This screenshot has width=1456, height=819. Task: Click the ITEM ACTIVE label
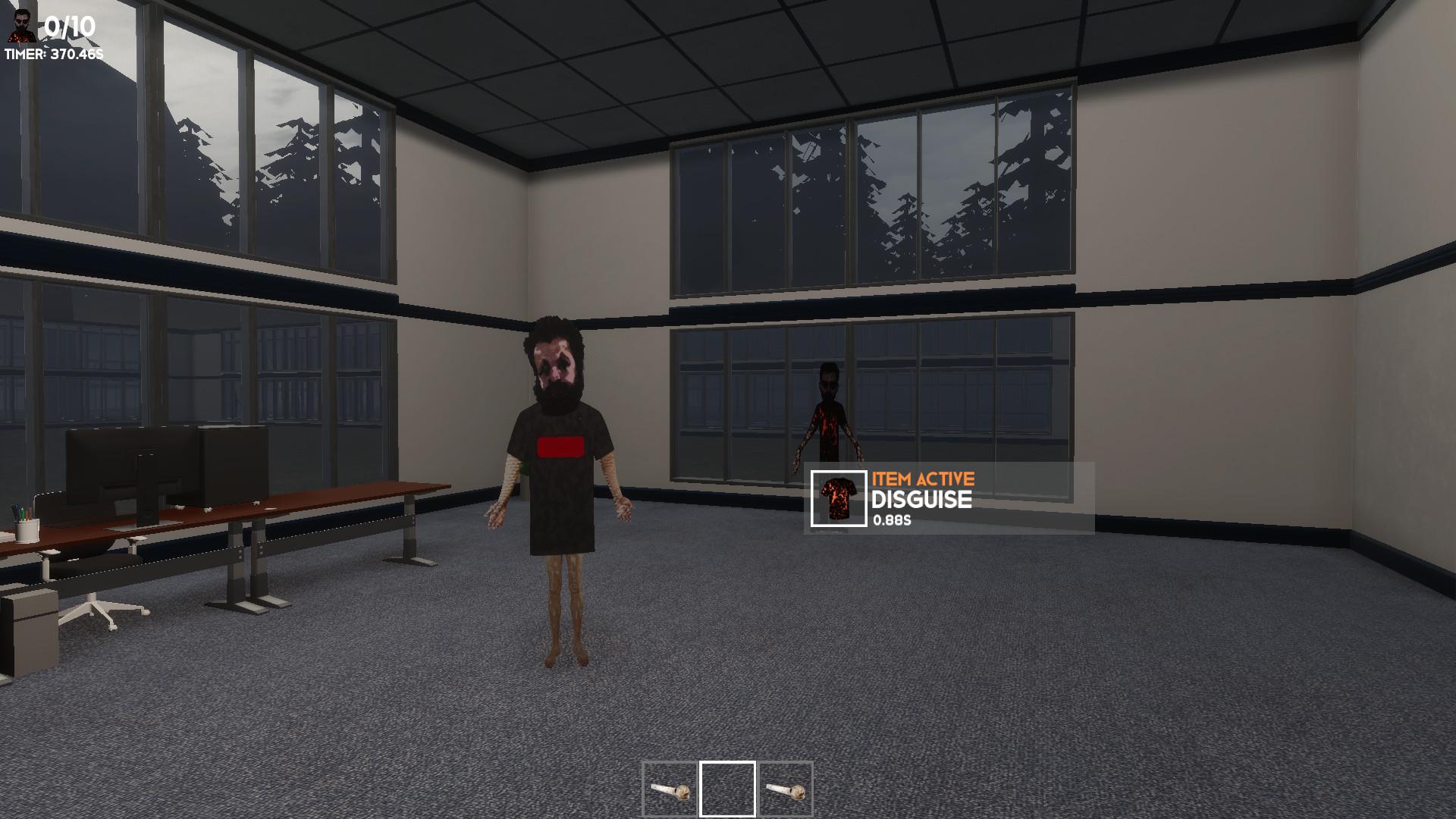pyautogui.click(x=922, y=478)
